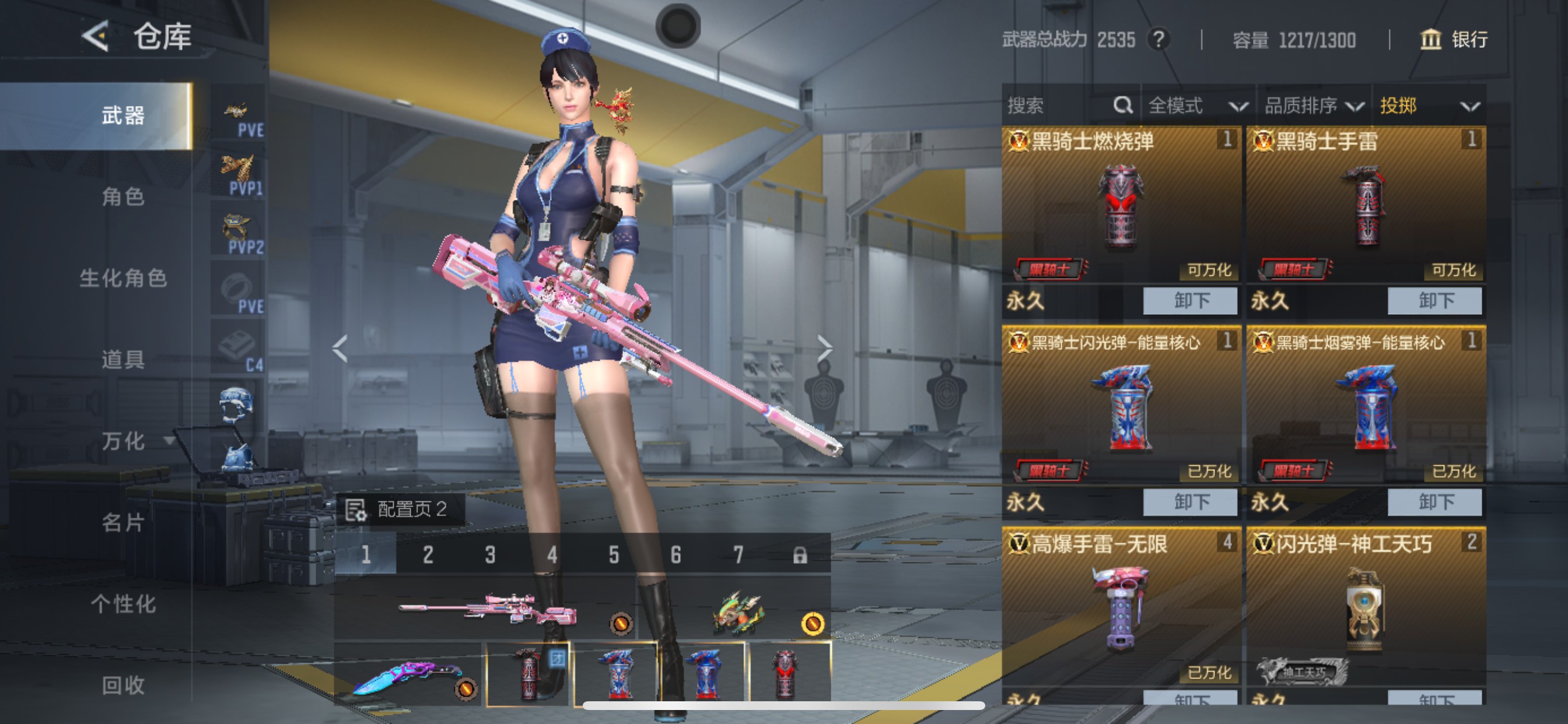The width and height of the screenshot is (1568, 724).
Task: Open the 银行 bank
Action: (1454, 40)
